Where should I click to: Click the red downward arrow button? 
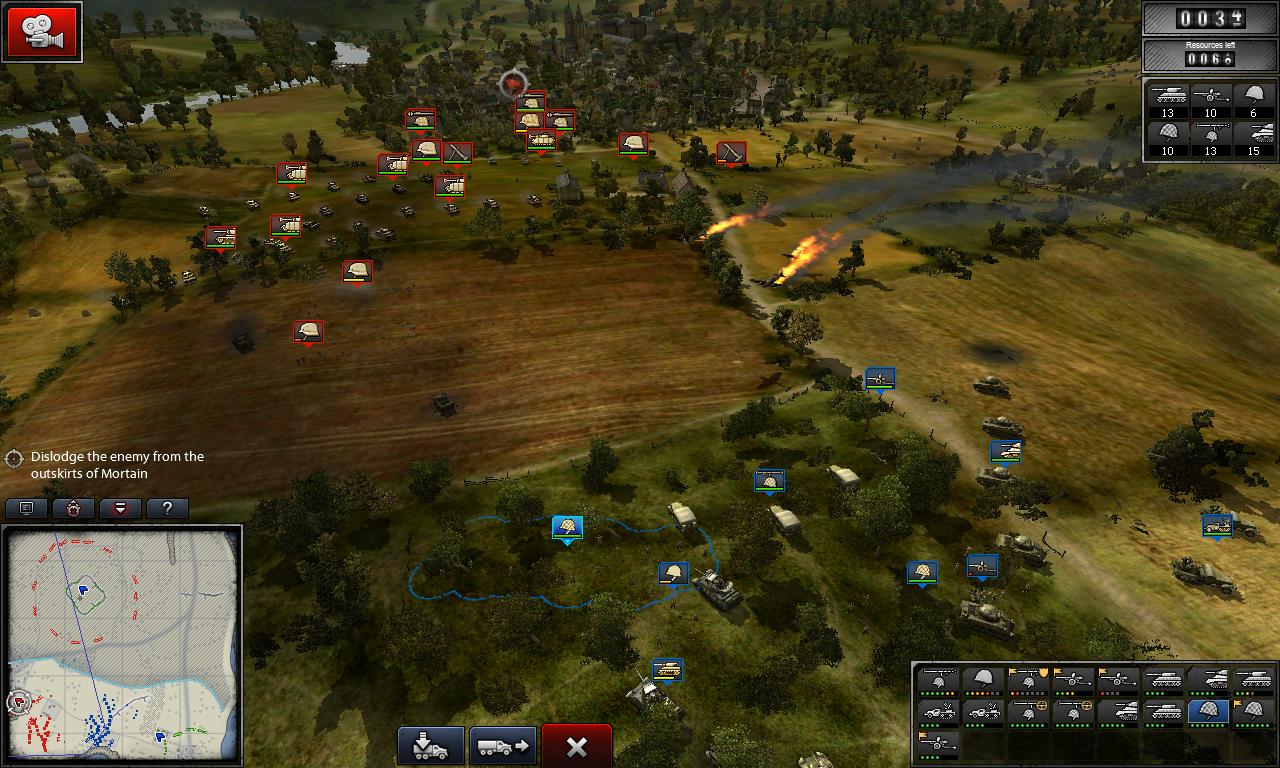point(121,508)
